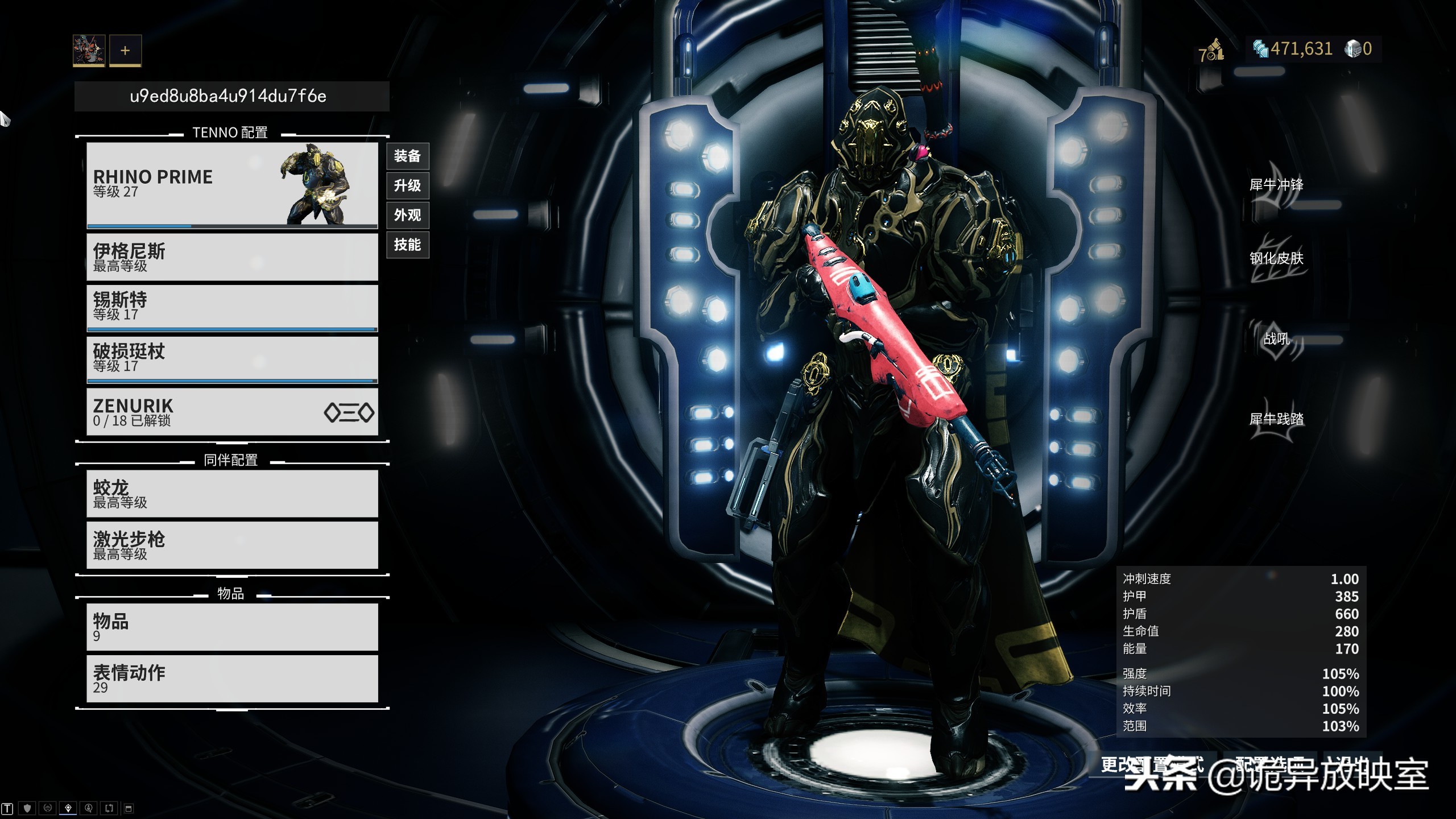Open the 升级 upgrade menu
The width and height of the screenshot is (1456, 819).
coord(407,185)
